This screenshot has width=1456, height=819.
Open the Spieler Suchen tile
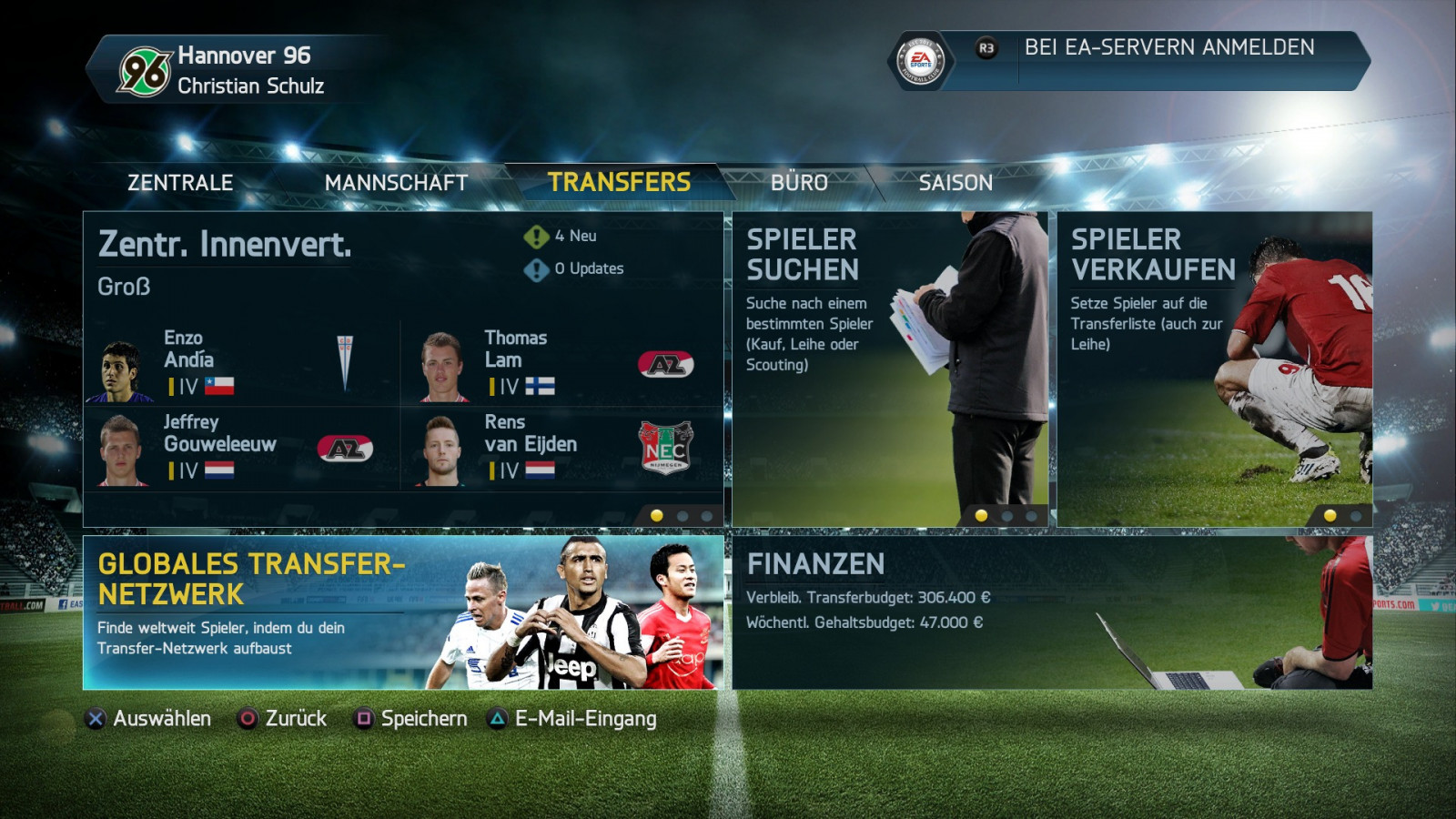point(890,369)
